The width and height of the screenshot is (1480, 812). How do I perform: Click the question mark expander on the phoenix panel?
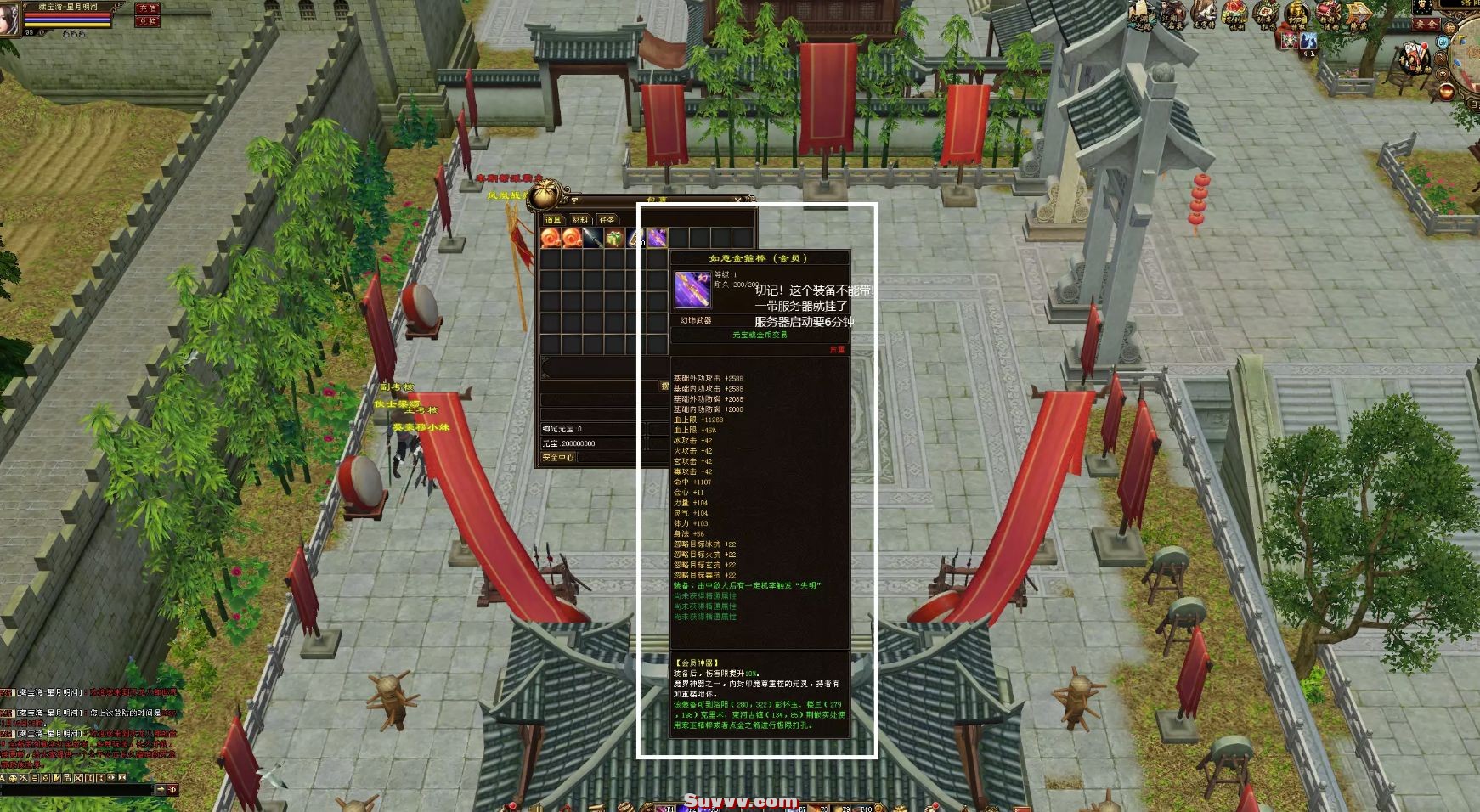573,200
